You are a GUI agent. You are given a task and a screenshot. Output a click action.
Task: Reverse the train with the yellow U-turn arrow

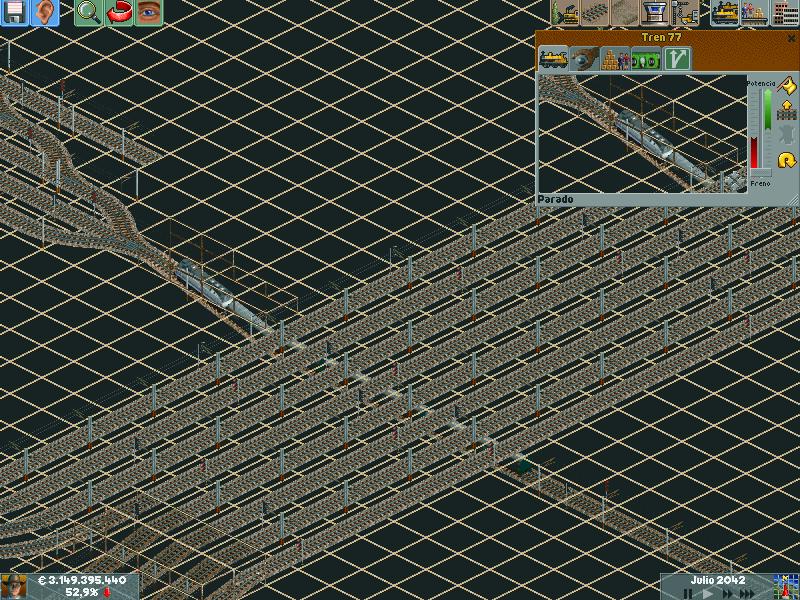click(786, 160)
